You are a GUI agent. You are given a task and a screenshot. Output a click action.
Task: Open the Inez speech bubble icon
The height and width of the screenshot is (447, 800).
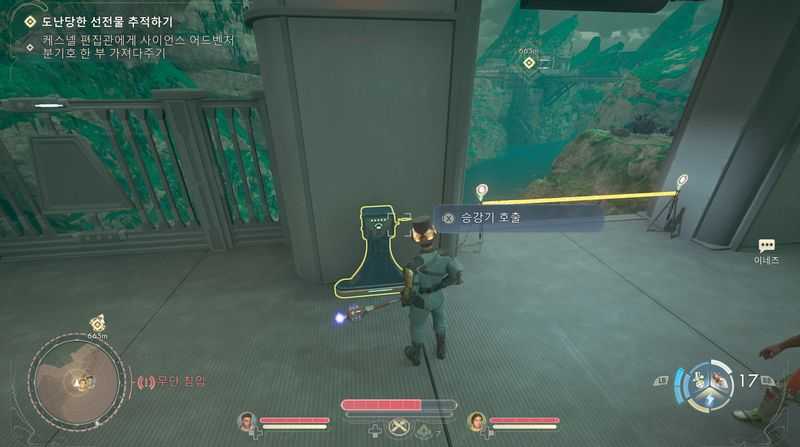click(x=767, y=245)
